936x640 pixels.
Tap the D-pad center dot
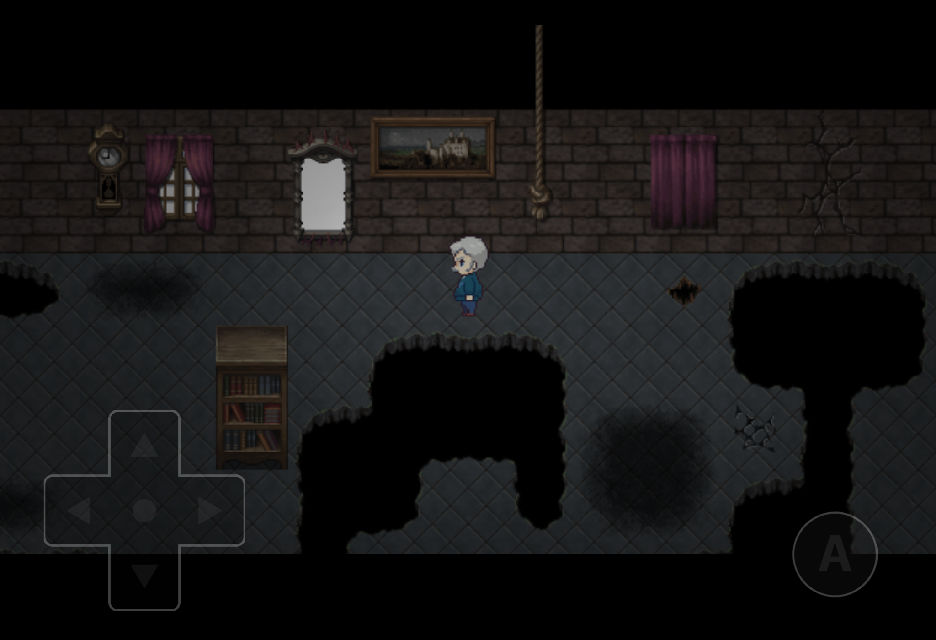(x=144, y=511)
